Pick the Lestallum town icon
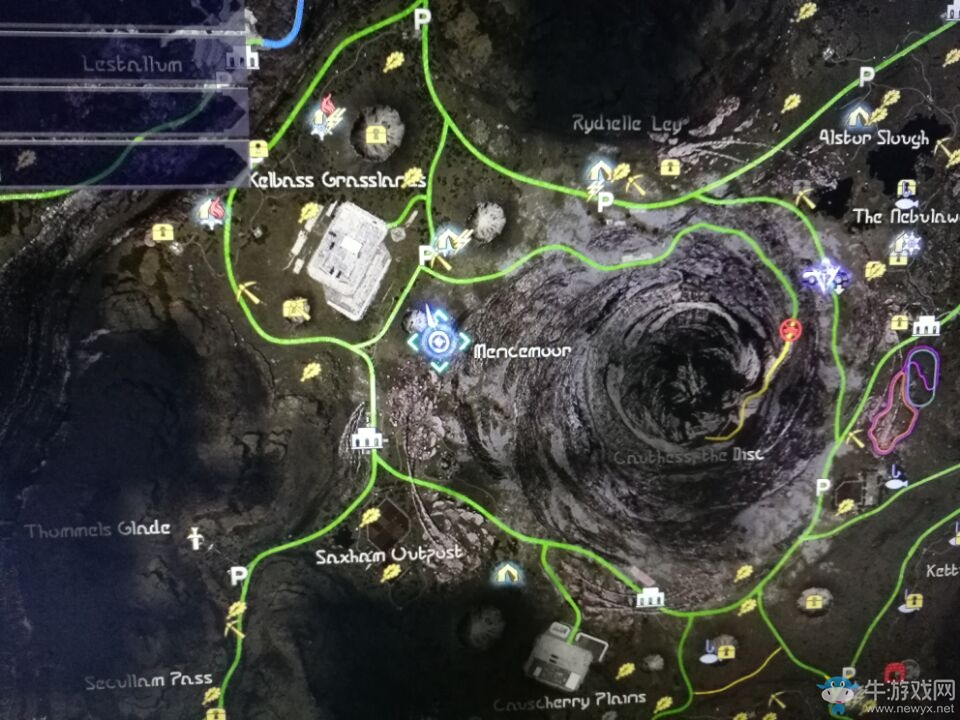960x720 pixels. pos(239,59)
